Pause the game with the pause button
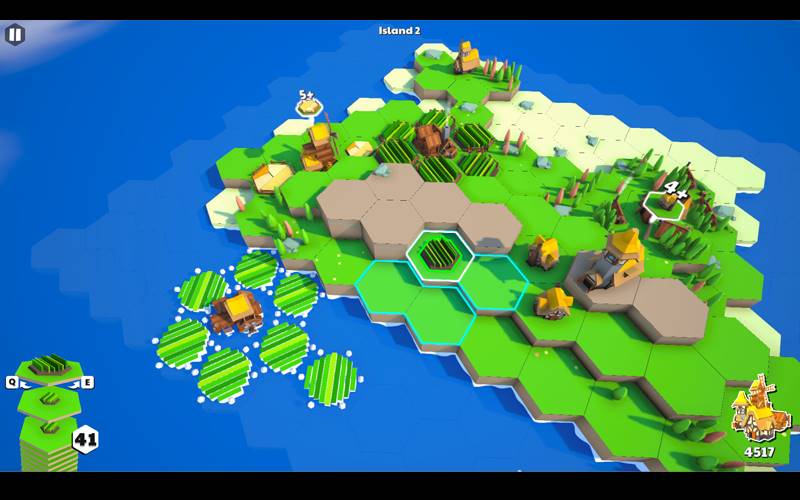This screenshot has width=800, height=500. click(x=15, y=34)
